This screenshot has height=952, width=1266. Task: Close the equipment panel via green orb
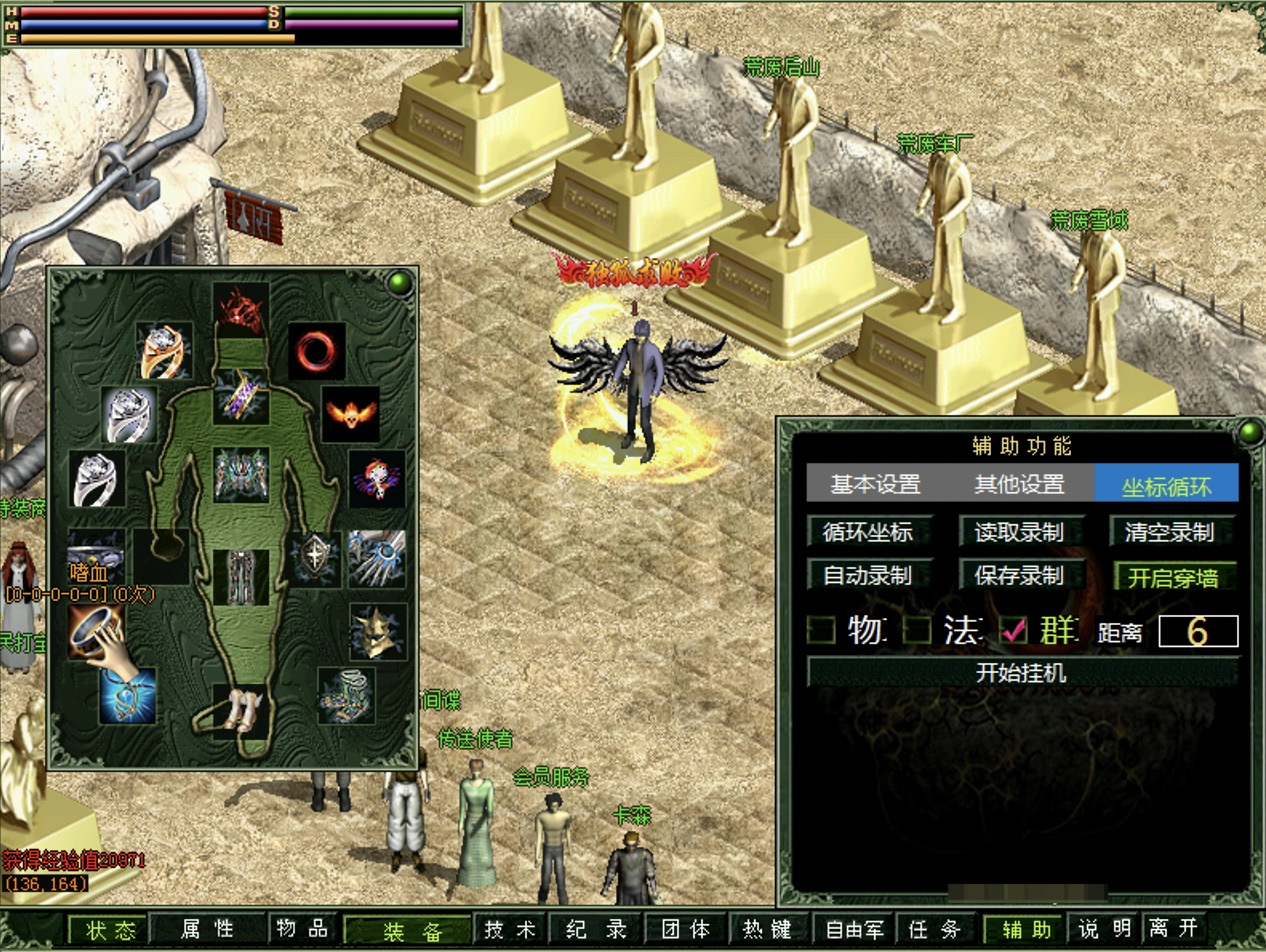[x=402, y=283]
